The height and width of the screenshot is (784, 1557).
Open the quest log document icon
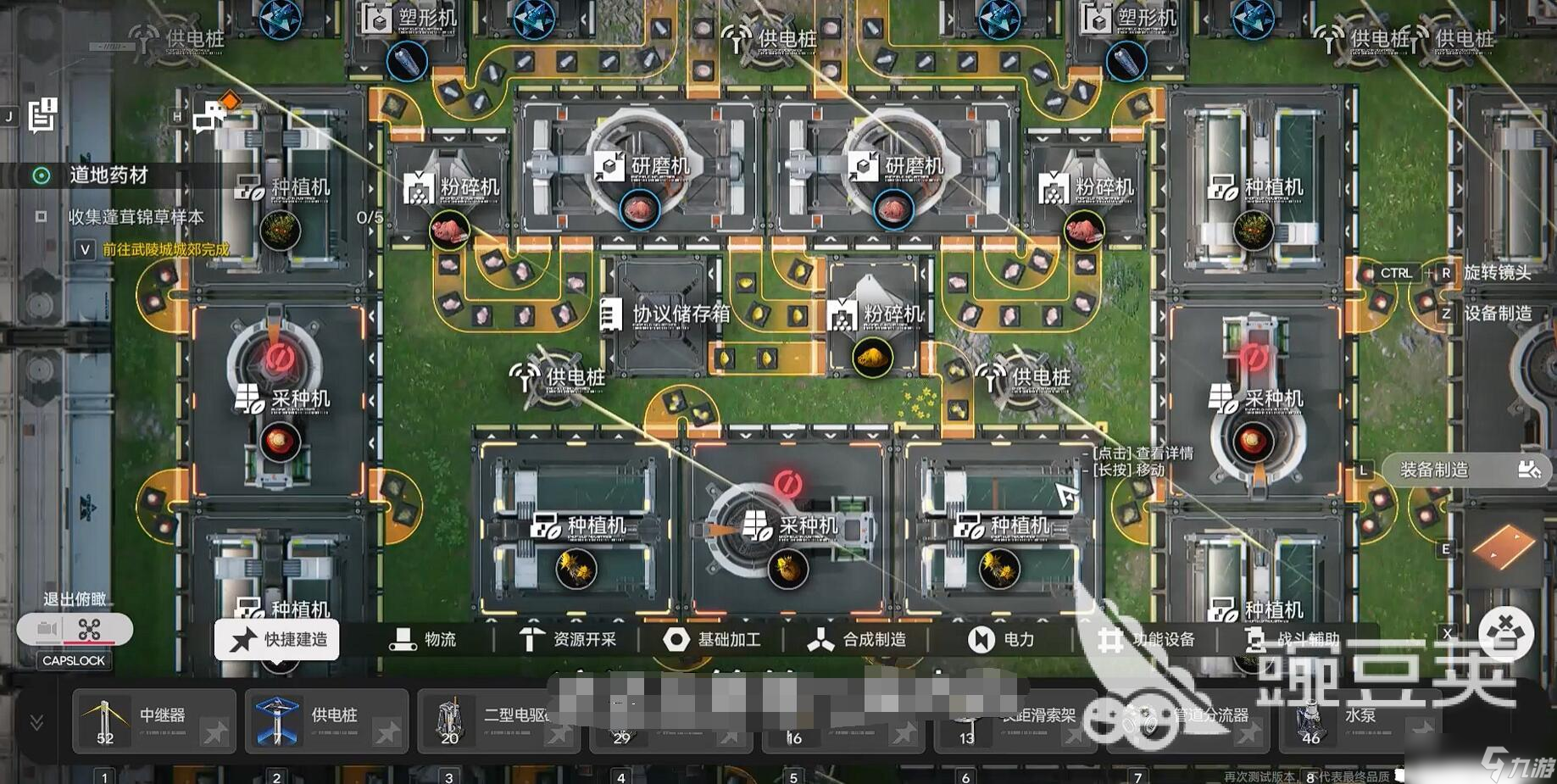[x=42, y=114]
